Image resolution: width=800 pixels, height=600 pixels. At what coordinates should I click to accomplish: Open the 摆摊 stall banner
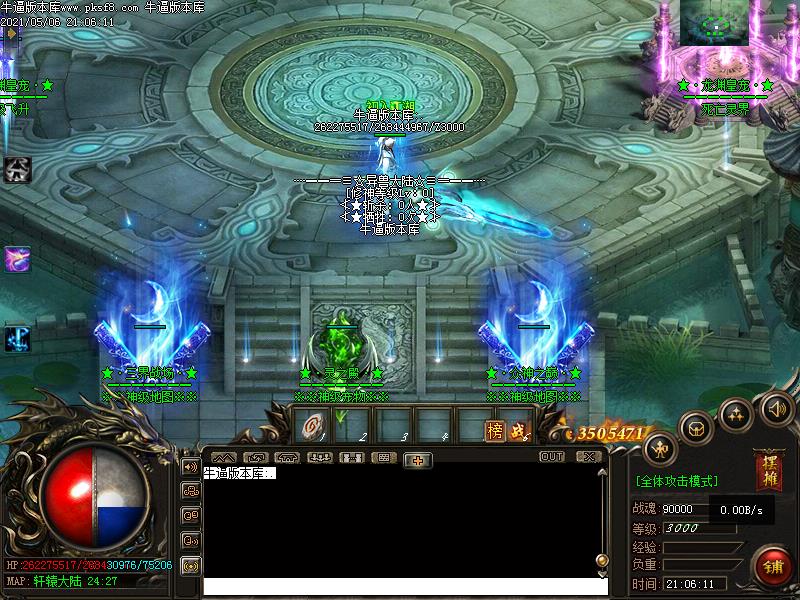pyautogui.click(x=769, y=474)
